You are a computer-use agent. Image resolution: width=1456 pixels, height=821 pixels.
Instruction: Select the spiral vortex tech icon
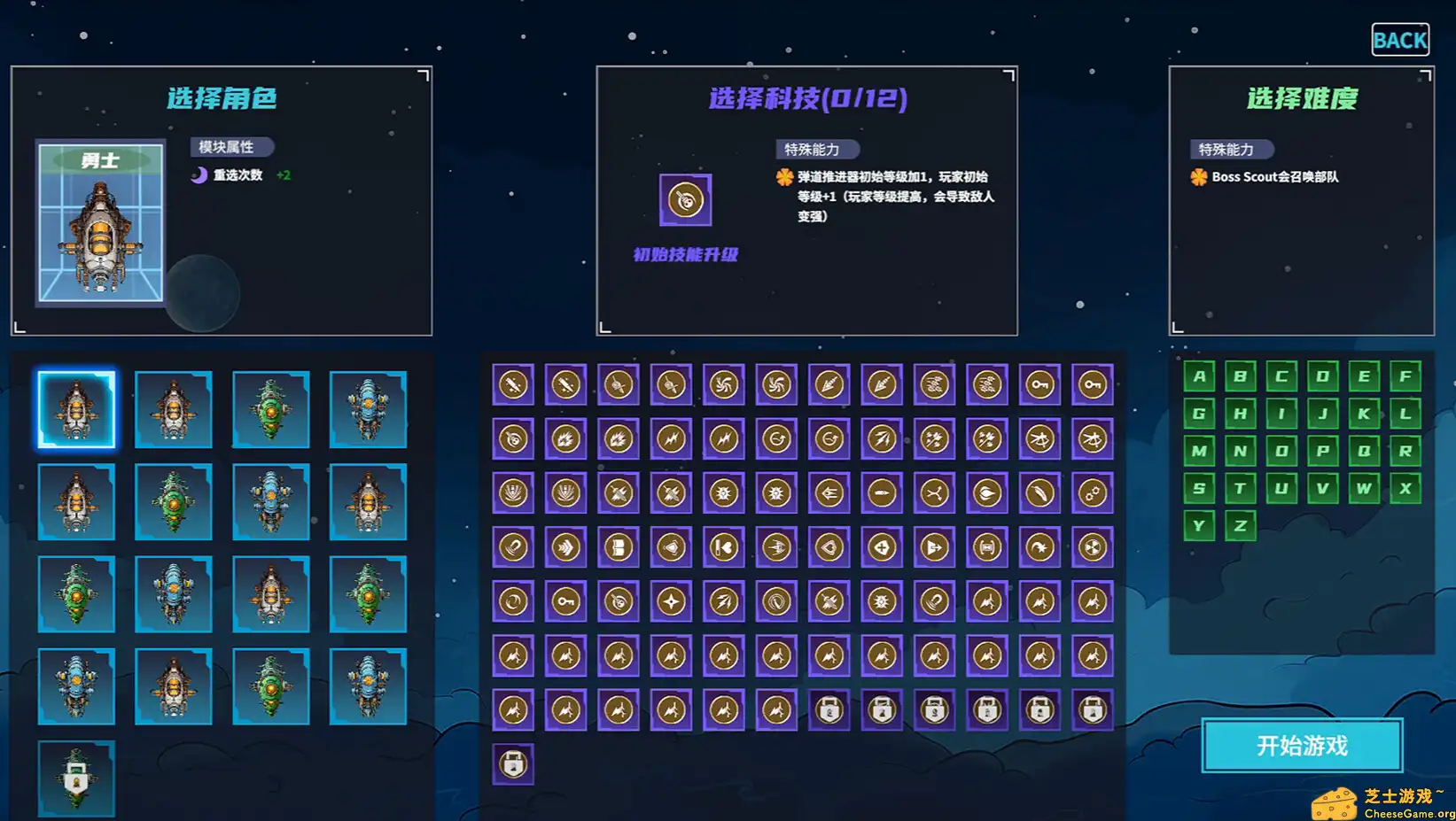coord(723,383)
